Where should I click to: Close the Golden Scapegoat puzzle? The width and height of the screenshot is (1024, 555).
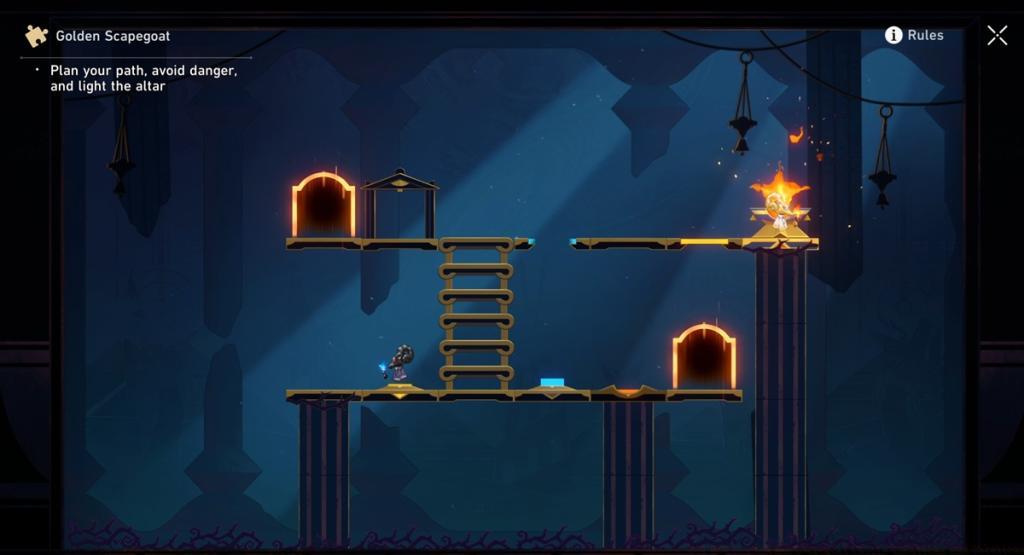[x=997, y=36]
